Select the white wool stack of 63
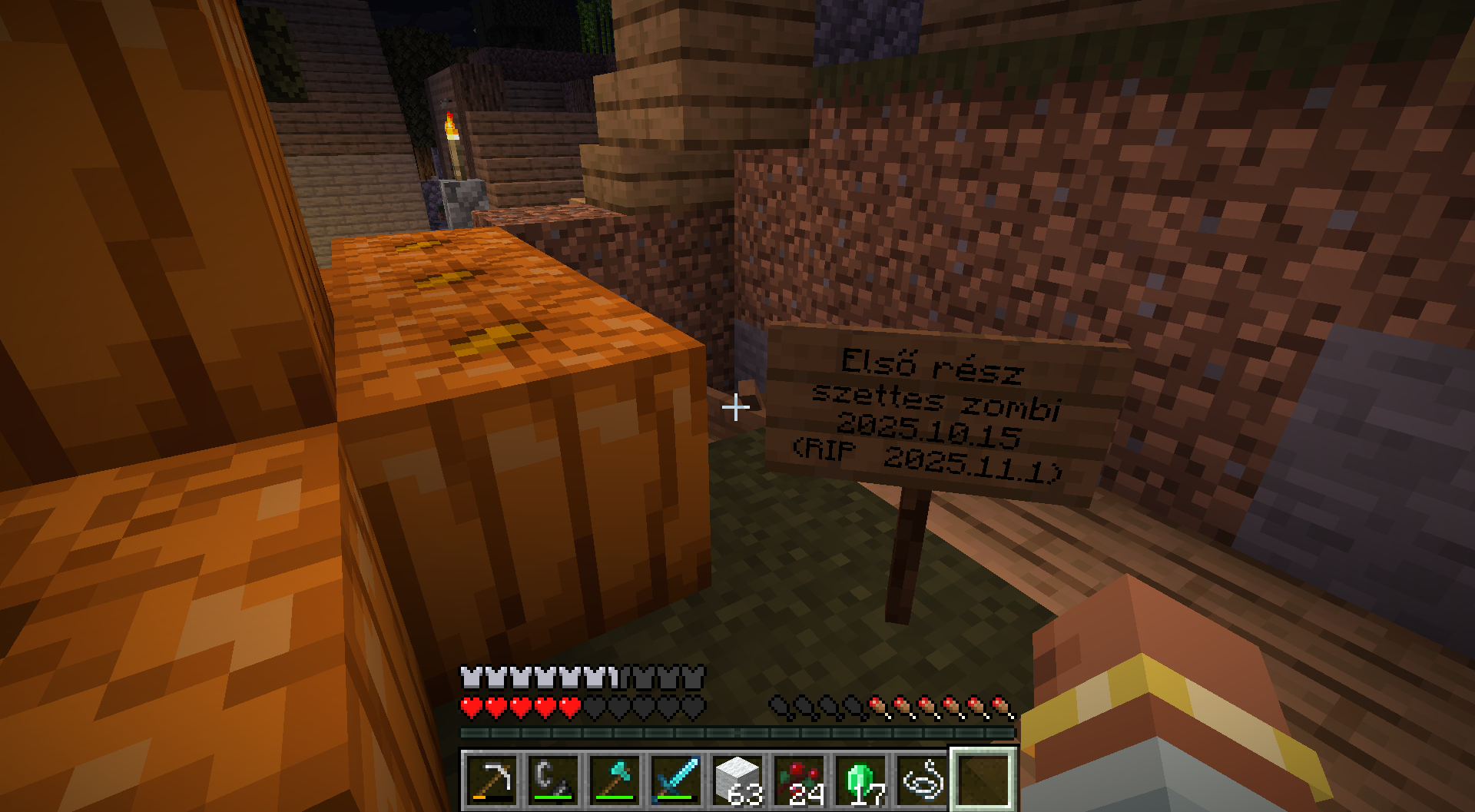The height and width of the screenshot is (812, 1475). pos(737,781)
